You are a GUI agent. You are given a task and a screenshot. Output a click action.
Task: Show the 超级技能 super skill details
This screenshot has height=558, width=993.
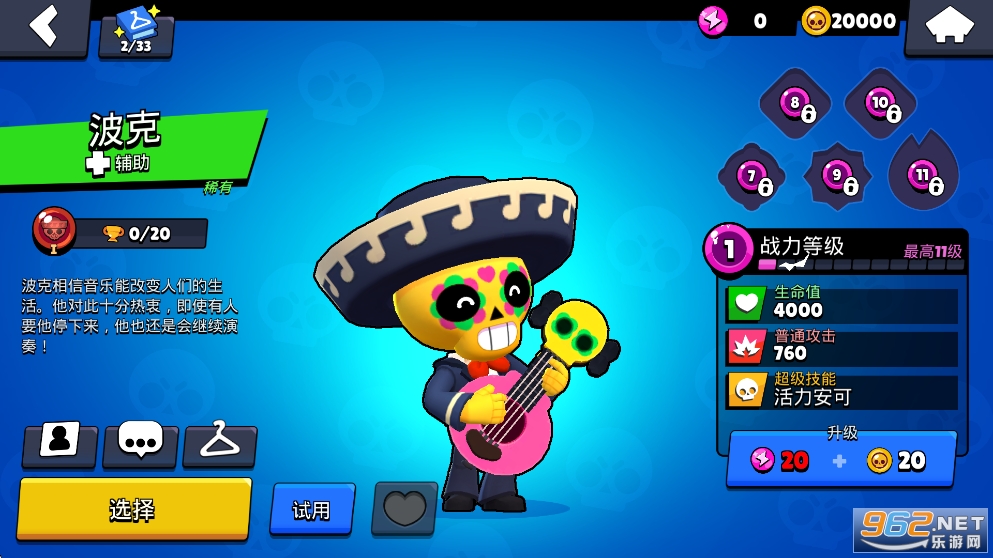[840, 390]
